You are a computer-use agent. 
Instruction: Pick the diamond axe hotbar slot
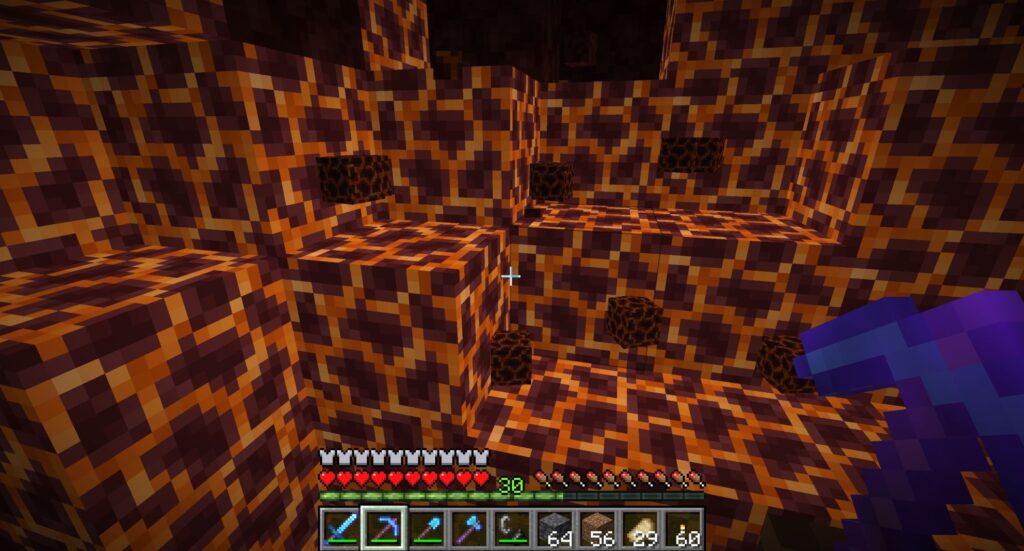point(469,527)
